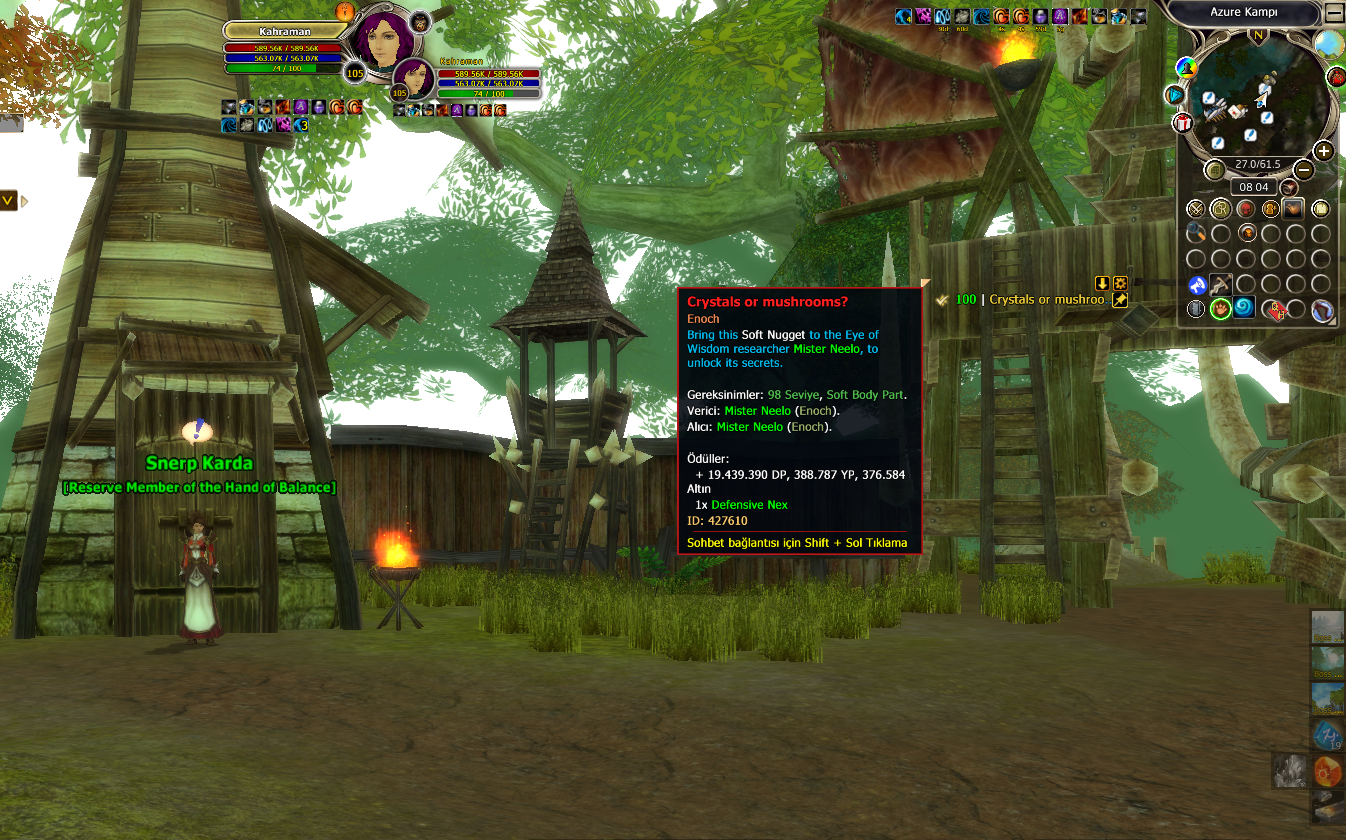The width and height of the screenshot is (1346, 840).
Task: Open the gift box icon beside the minimap
Action: point(1184,123)
